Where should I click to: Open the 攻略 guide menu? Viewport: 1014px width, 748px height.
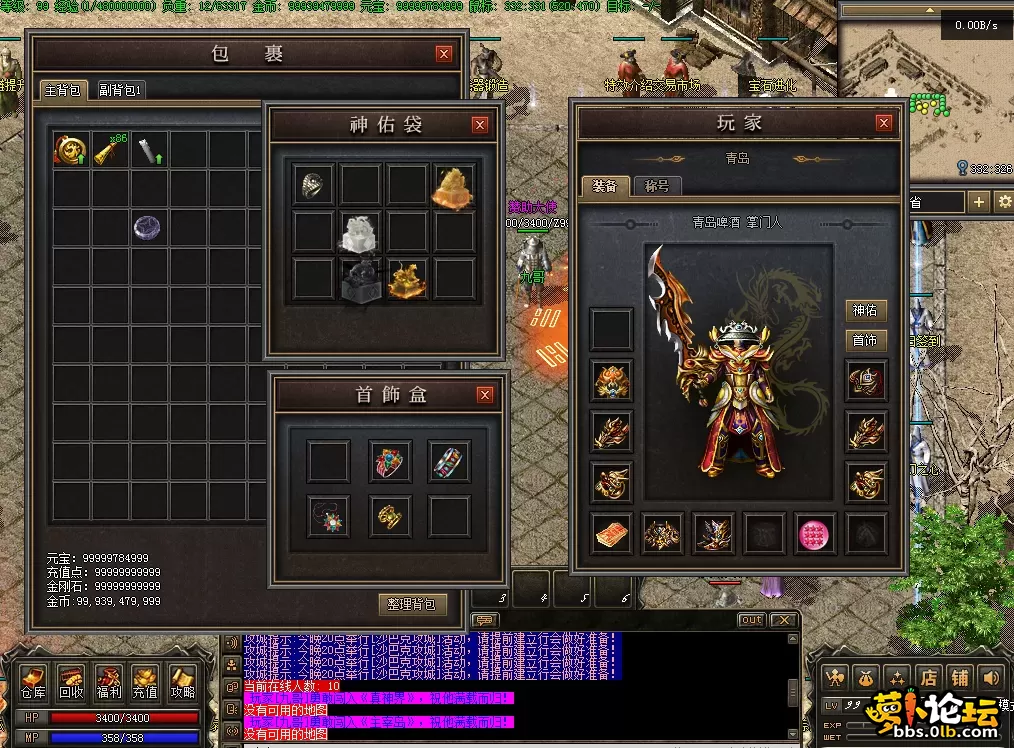[x=182, y=682]
